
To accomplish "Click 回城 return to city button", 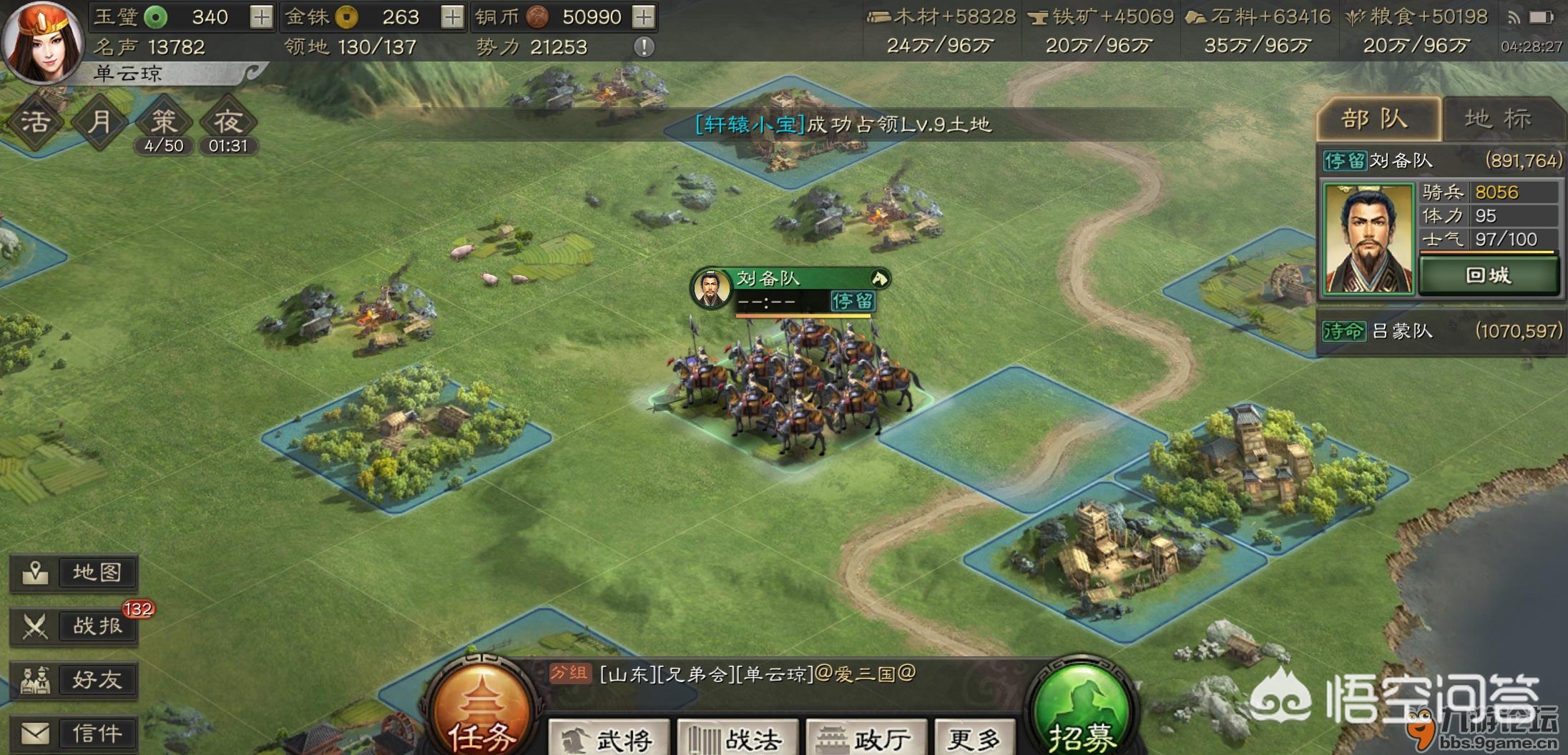I will point(1488,275).
